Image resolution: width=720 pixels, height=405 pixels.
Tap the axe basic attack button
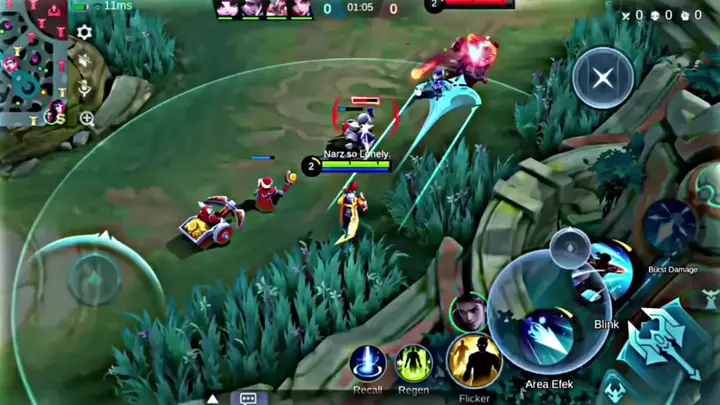coord(663,346)
